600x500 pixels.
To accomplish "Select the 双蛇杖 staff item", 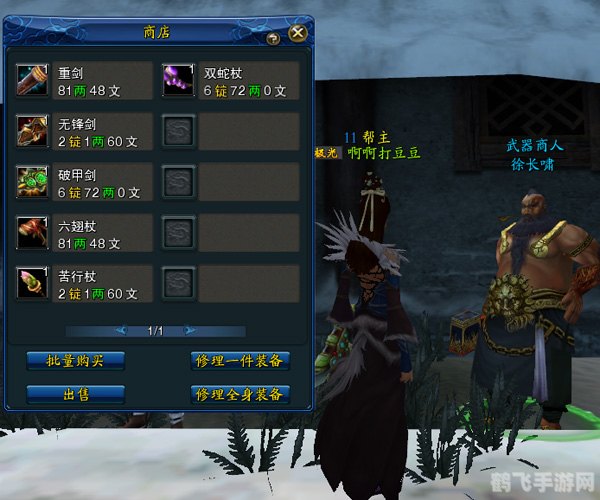I will pos(179,81).
